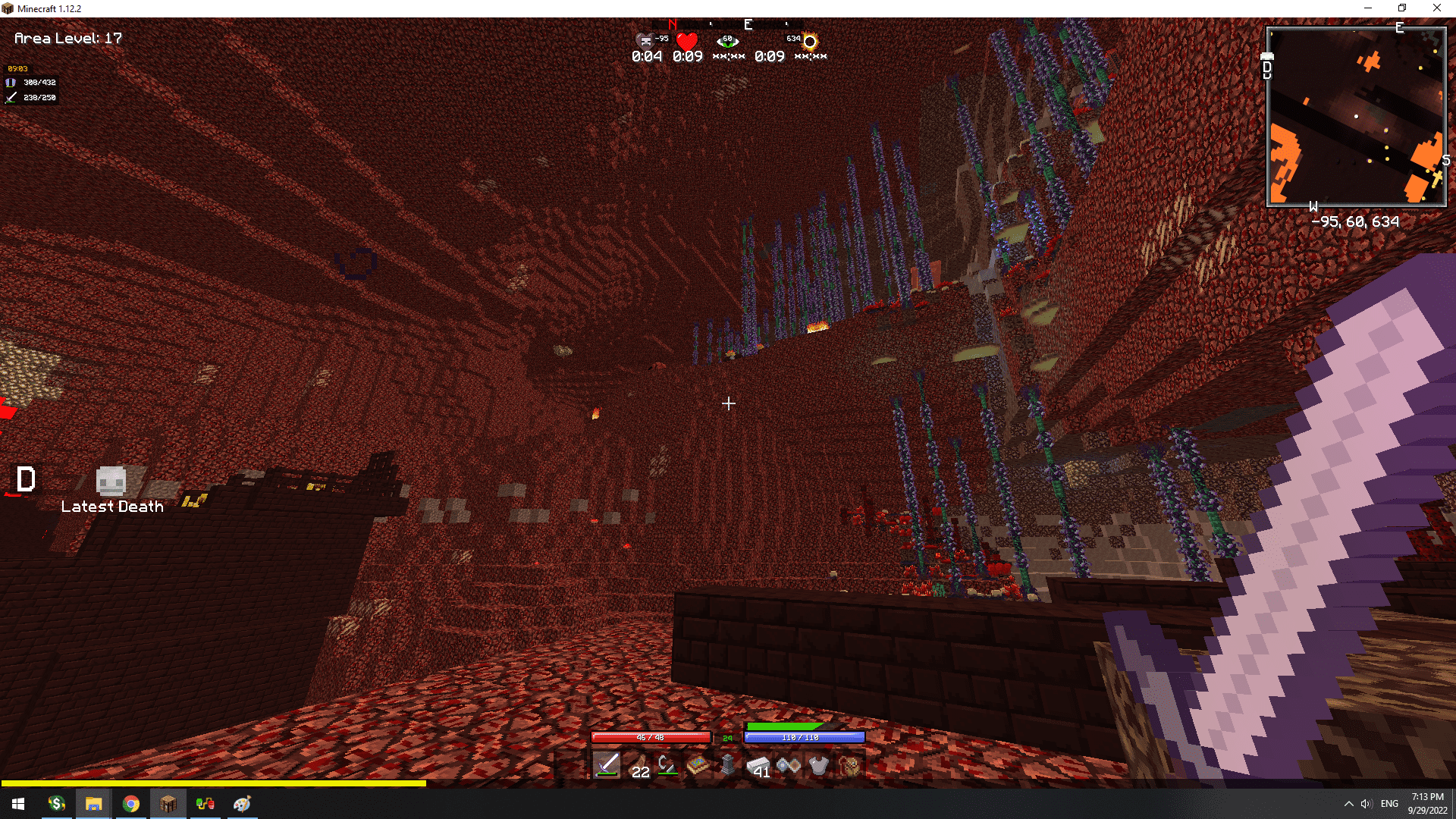The height and width of the screenshot is (819, 1456).
Task: Toggle the ENG keyboard language indicator
Action: pos(1389,803)
